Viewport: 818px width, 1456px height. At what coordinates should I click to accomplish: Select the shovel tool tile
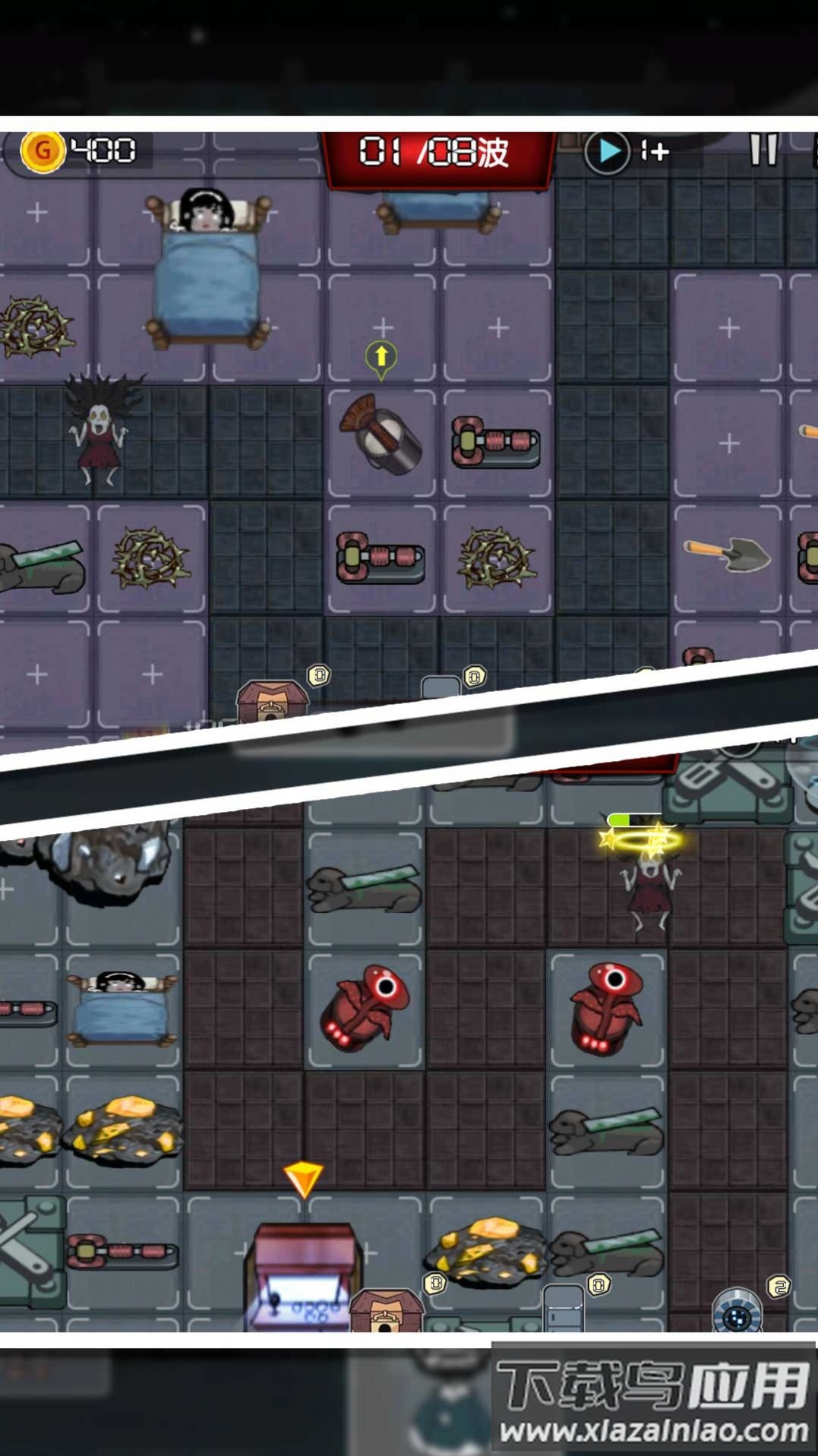pos(727,555)
